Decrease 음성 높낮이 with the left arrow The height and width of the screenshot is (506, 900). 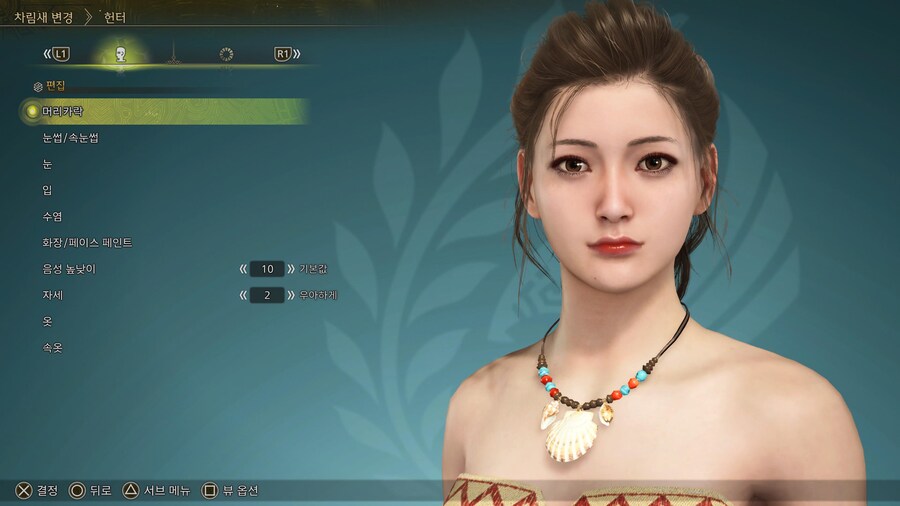243,269
